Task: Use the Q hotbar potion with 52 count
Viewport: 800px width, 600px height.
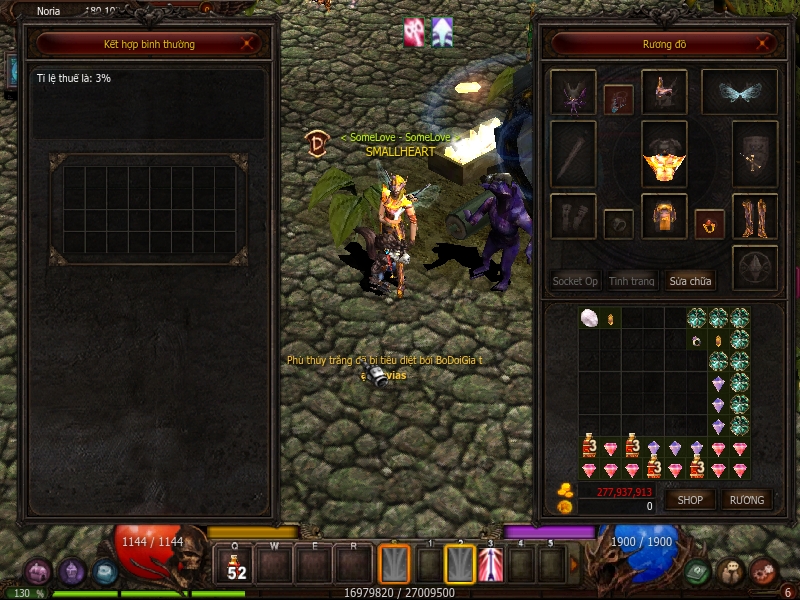Action: (236, 565)
